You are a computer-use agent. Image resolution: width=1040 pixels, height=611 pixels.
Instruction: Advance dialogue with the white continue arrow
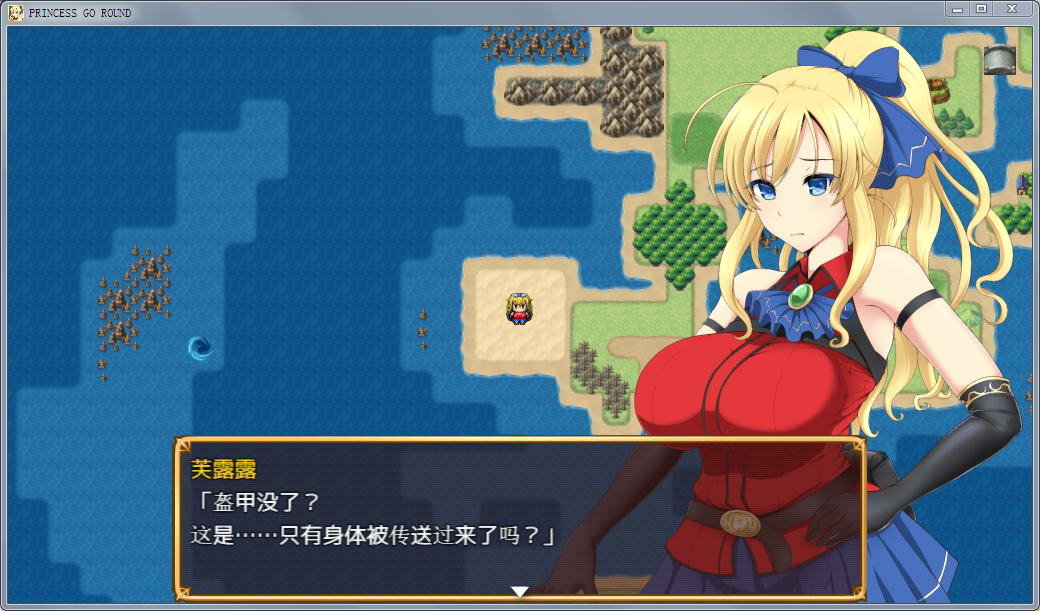click(x=519, y=591)
